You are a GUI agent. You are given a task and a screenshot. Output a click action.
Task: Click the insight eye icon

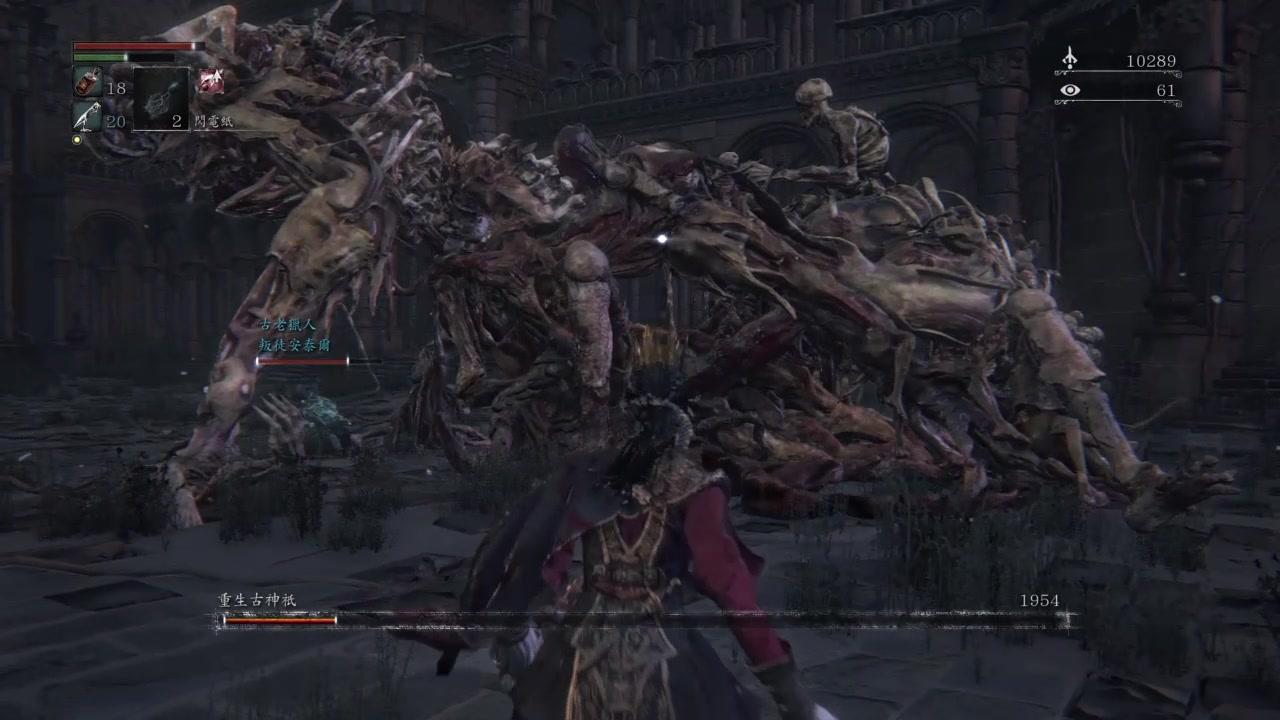[1070, 91]
